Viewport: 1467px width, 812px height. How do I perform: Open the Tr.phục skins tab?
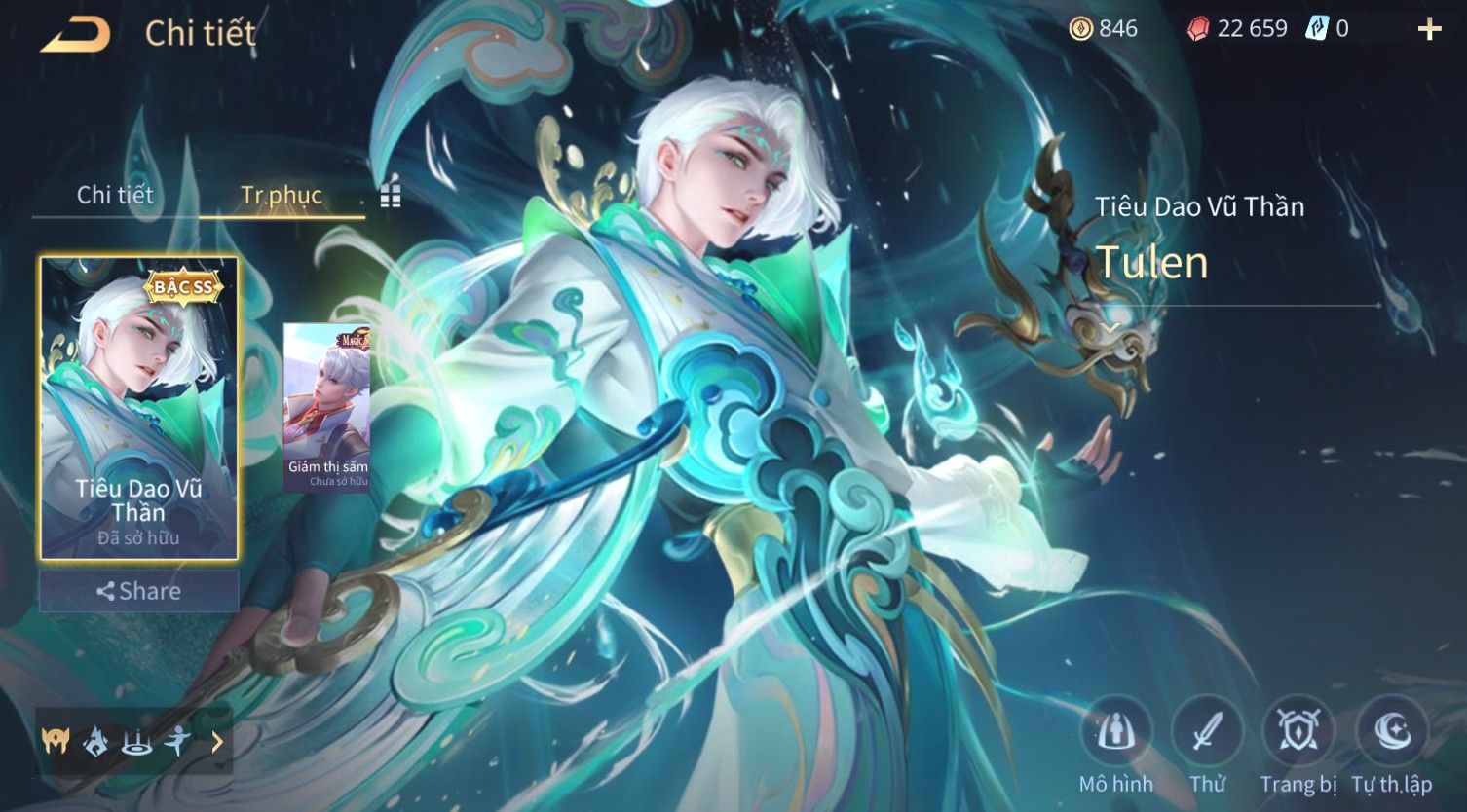pos(282,195)
